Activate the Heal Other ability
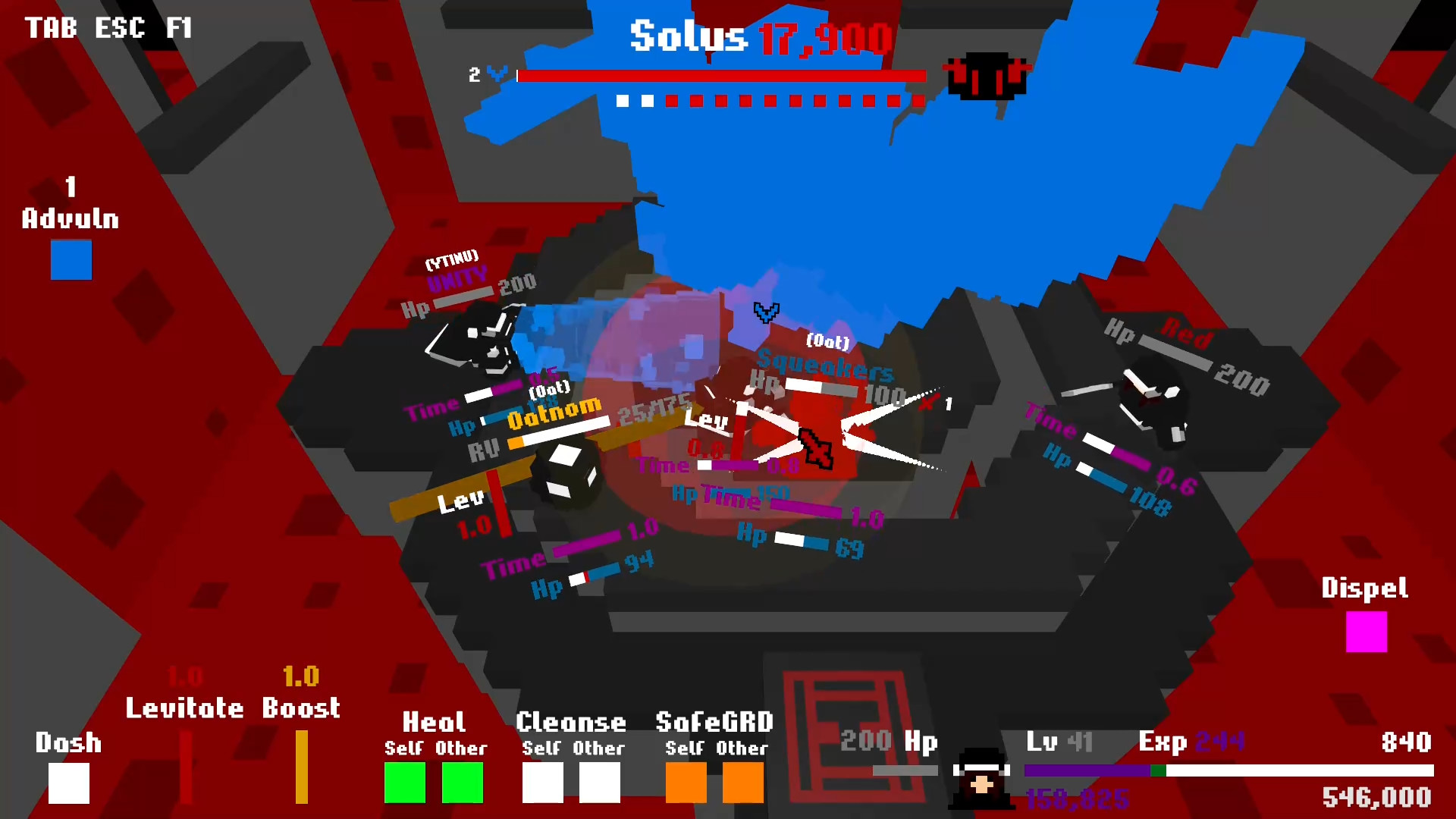Image resolution: width=1456 pixels, height=819 pixels. pos(462,783)
